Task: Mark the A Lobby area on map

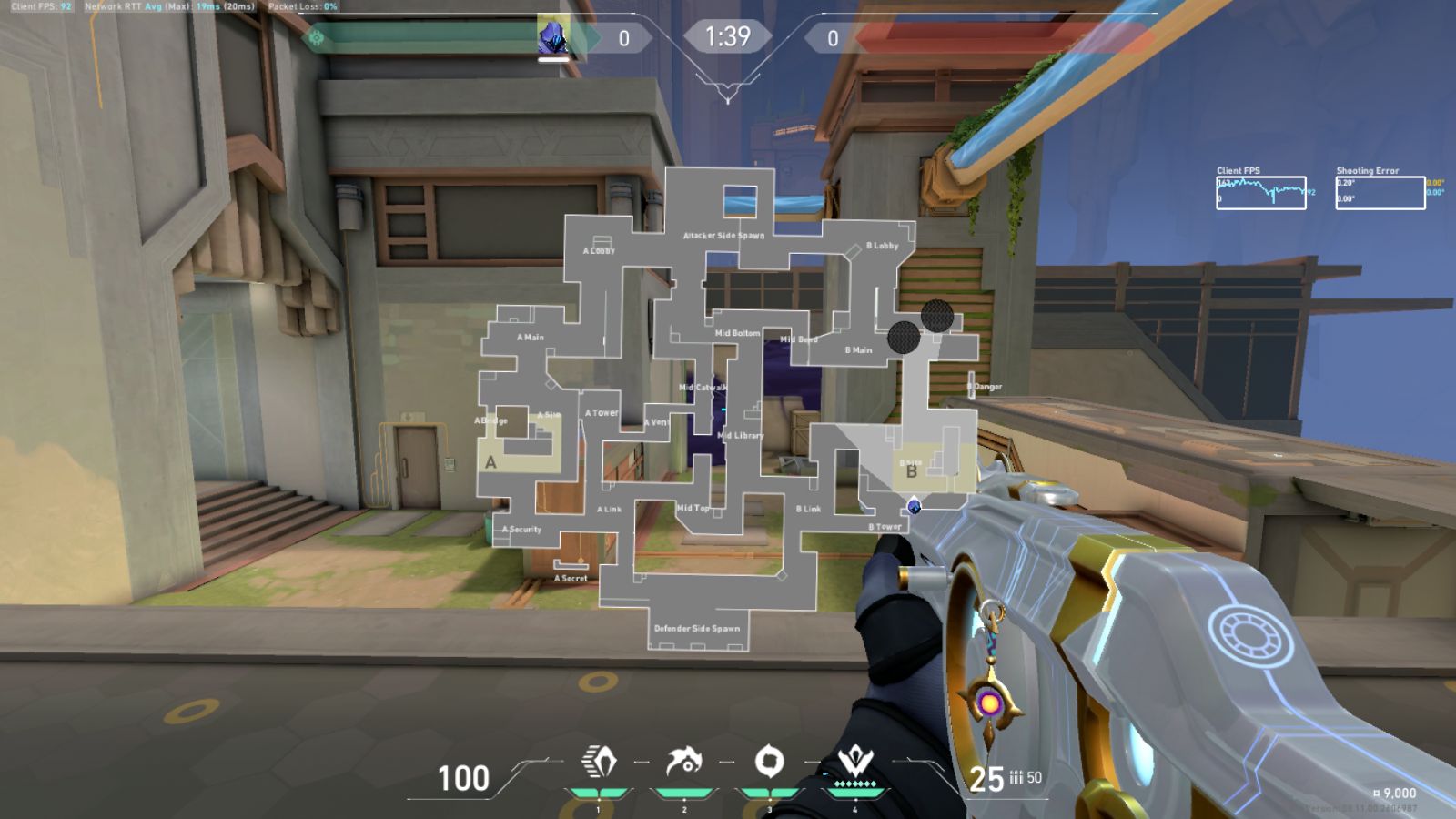Action: click(x=599, y=250)
